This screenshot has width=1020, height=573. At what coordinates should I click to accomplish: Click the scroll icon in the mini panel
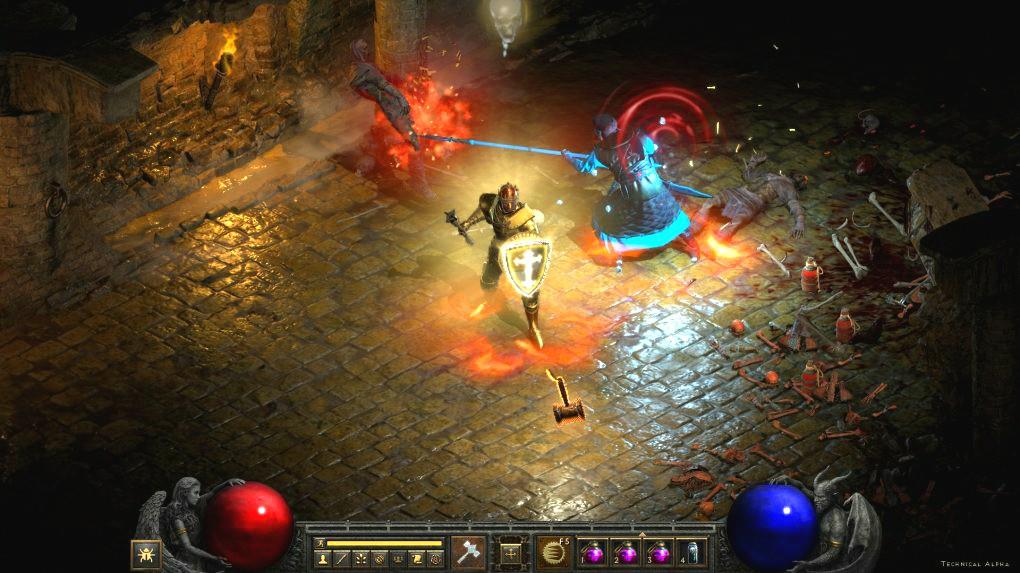pos(418,559)
